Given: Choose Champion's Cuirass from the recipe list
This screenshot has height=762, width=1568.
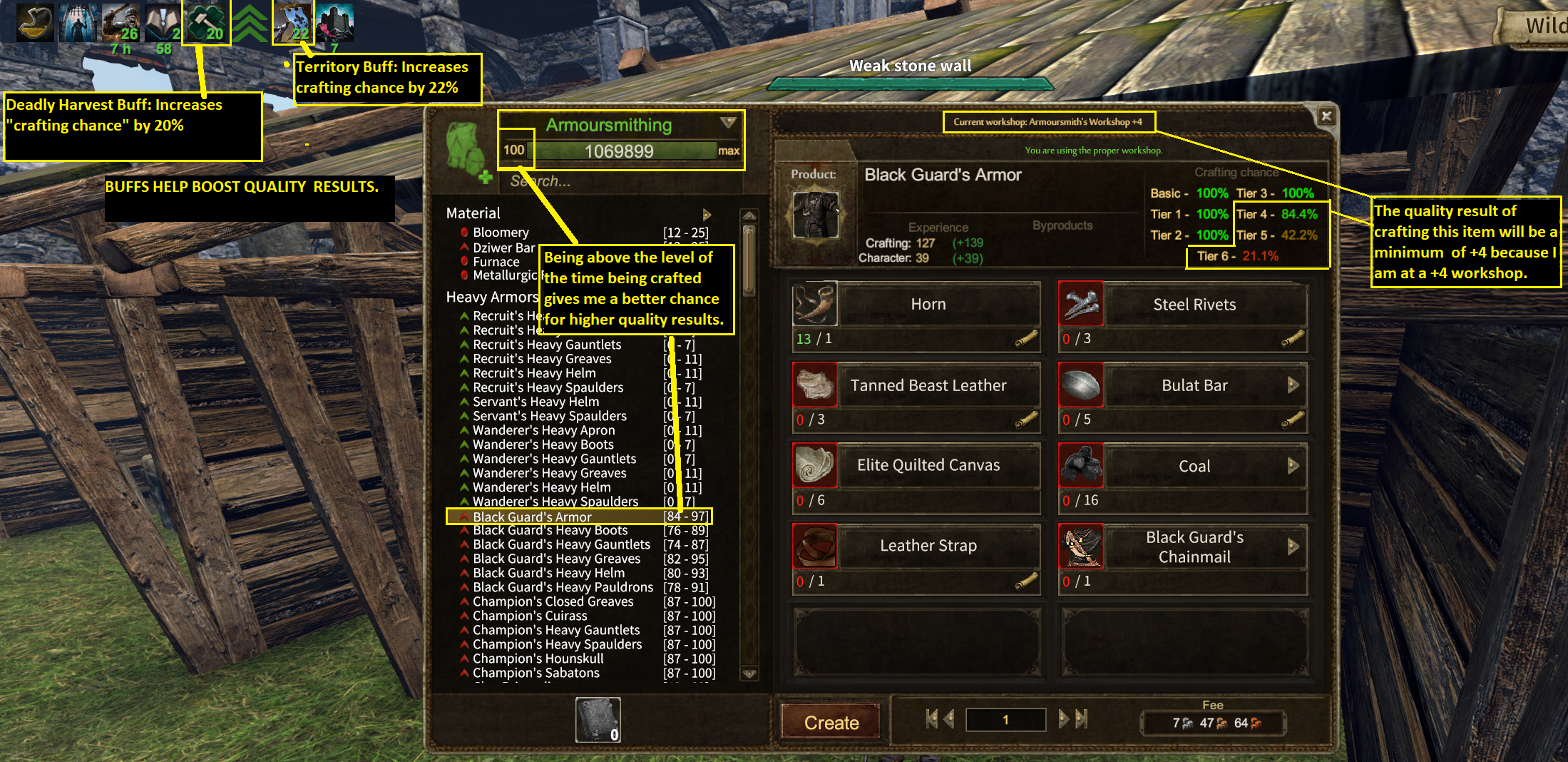Looking at the screenshot, I should click(530, 616).
